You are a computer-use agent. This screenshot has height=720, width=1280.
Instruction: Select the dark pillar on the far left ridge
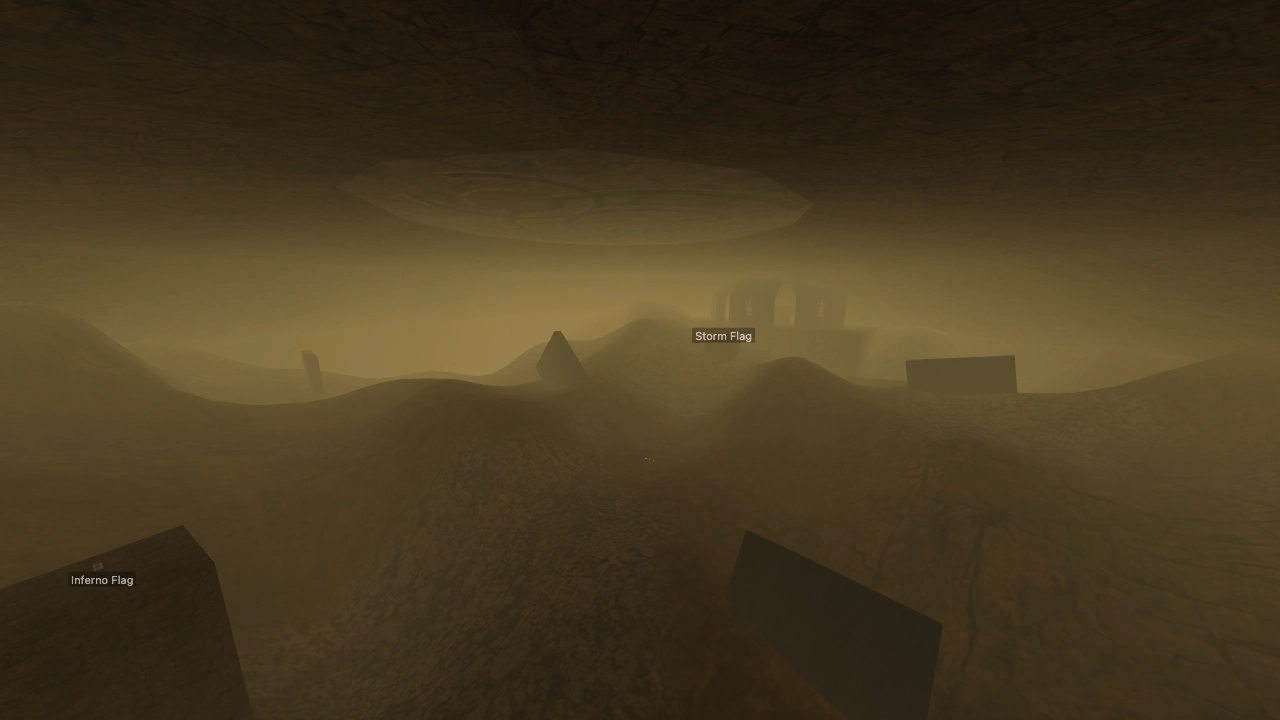coord(311,370)
